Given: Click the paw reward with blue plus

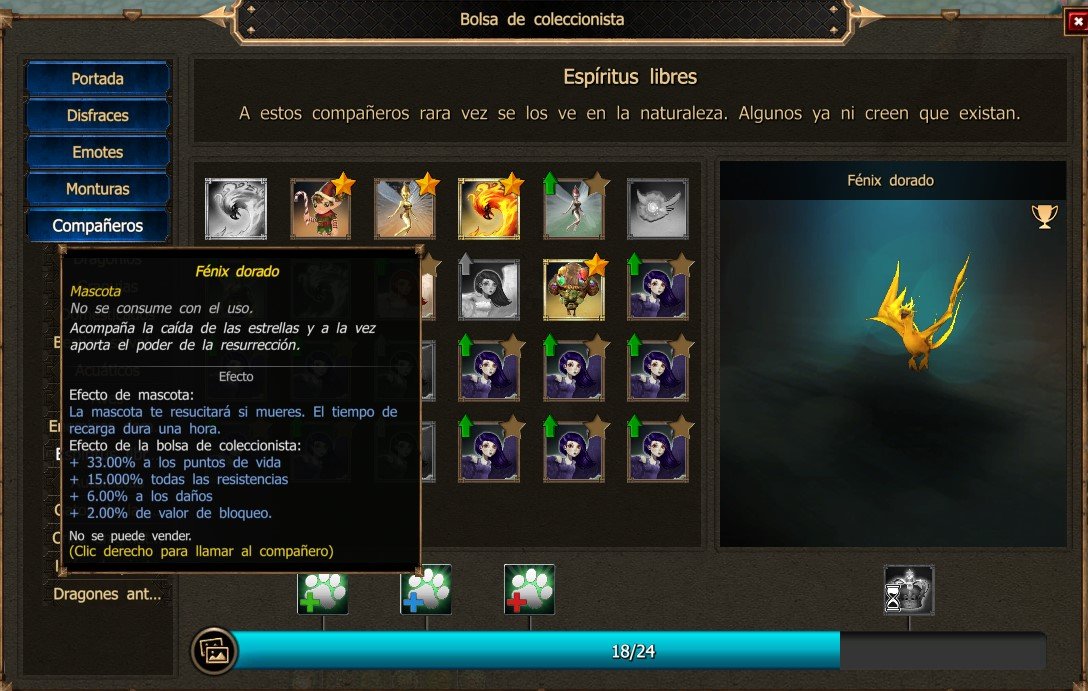Looking at the screenshot, I should pos(426,590).
